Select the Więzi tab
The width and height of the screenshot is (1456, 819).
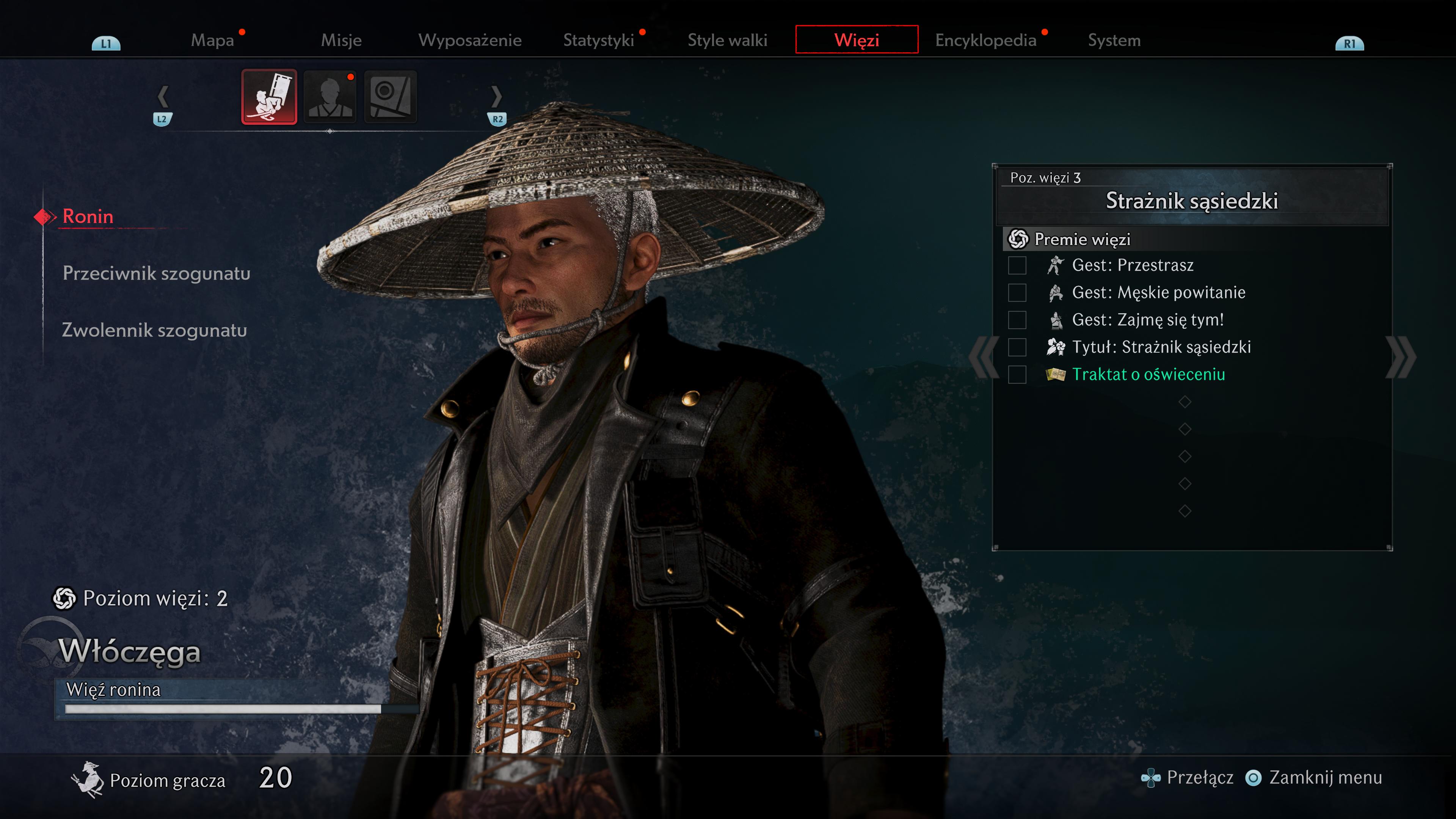[856, 40]
